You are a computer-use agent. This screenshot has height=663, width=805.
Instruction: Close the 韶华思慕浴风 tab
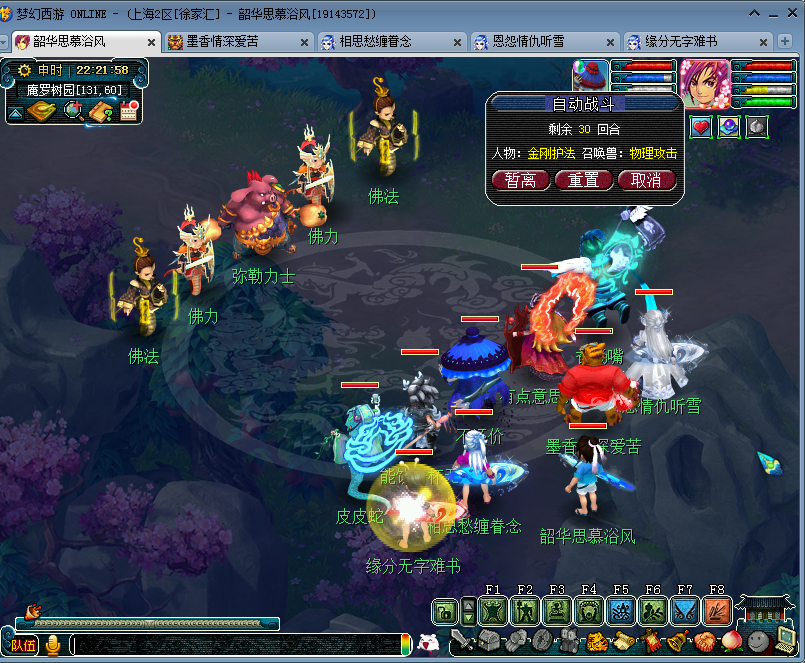pyautogui.click(x=151, y=42)
